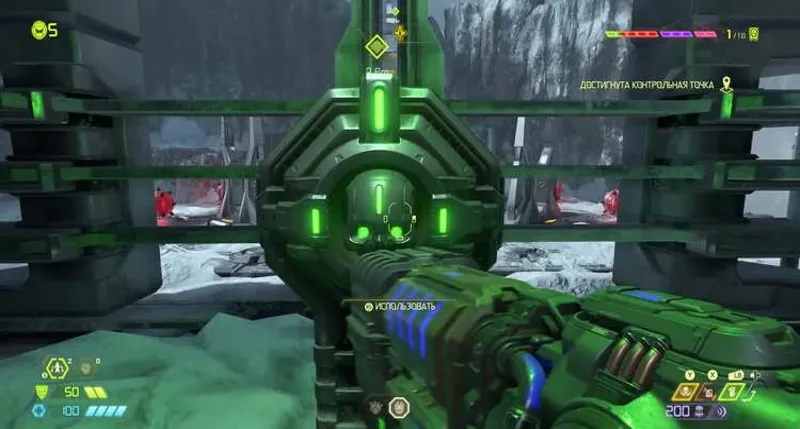Screen dimensions: 800x429
Task: Select the orange grenade equipment icon
Action: pos(709,391)
